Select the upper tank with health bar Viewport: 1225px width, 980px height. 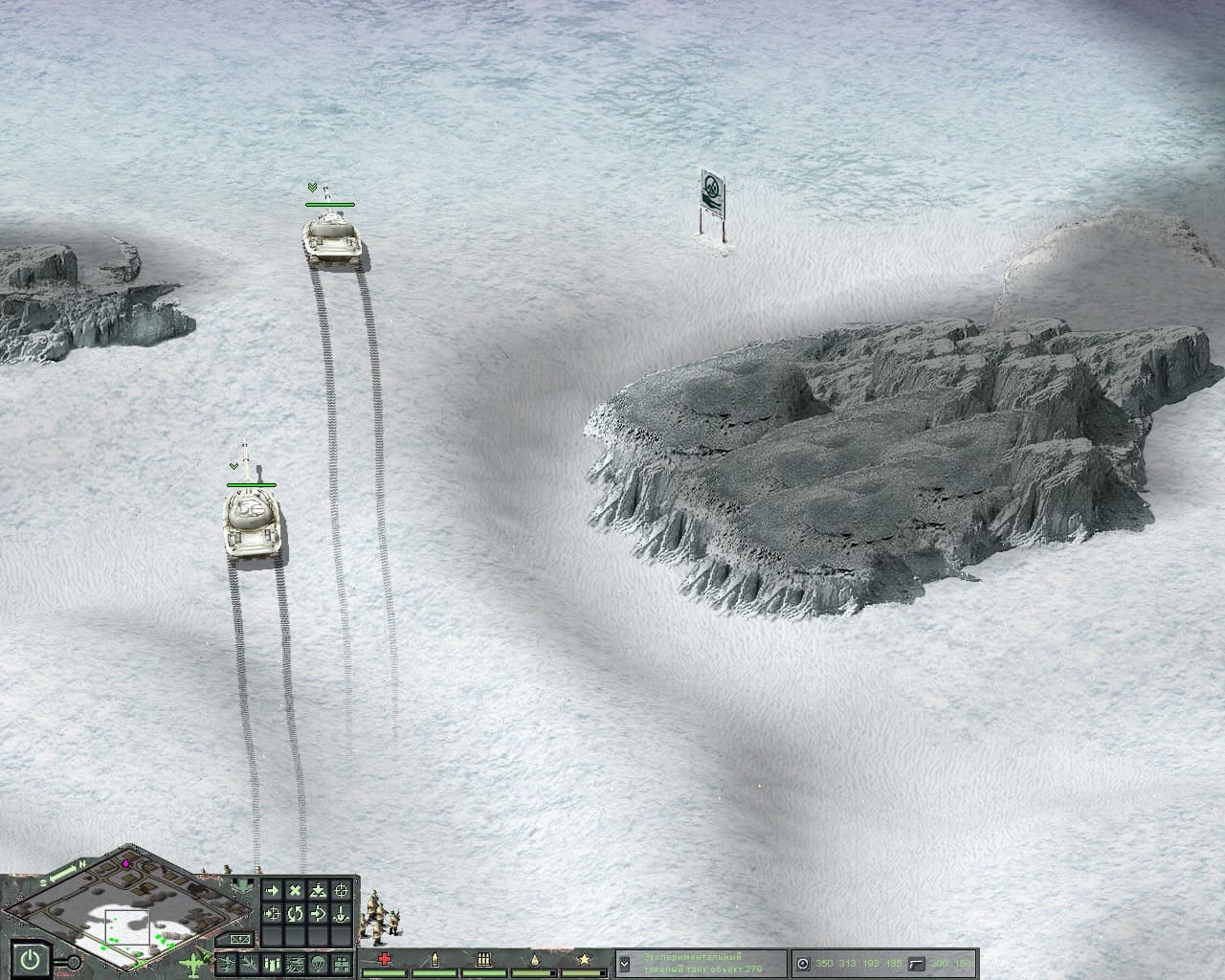(333, 237)
